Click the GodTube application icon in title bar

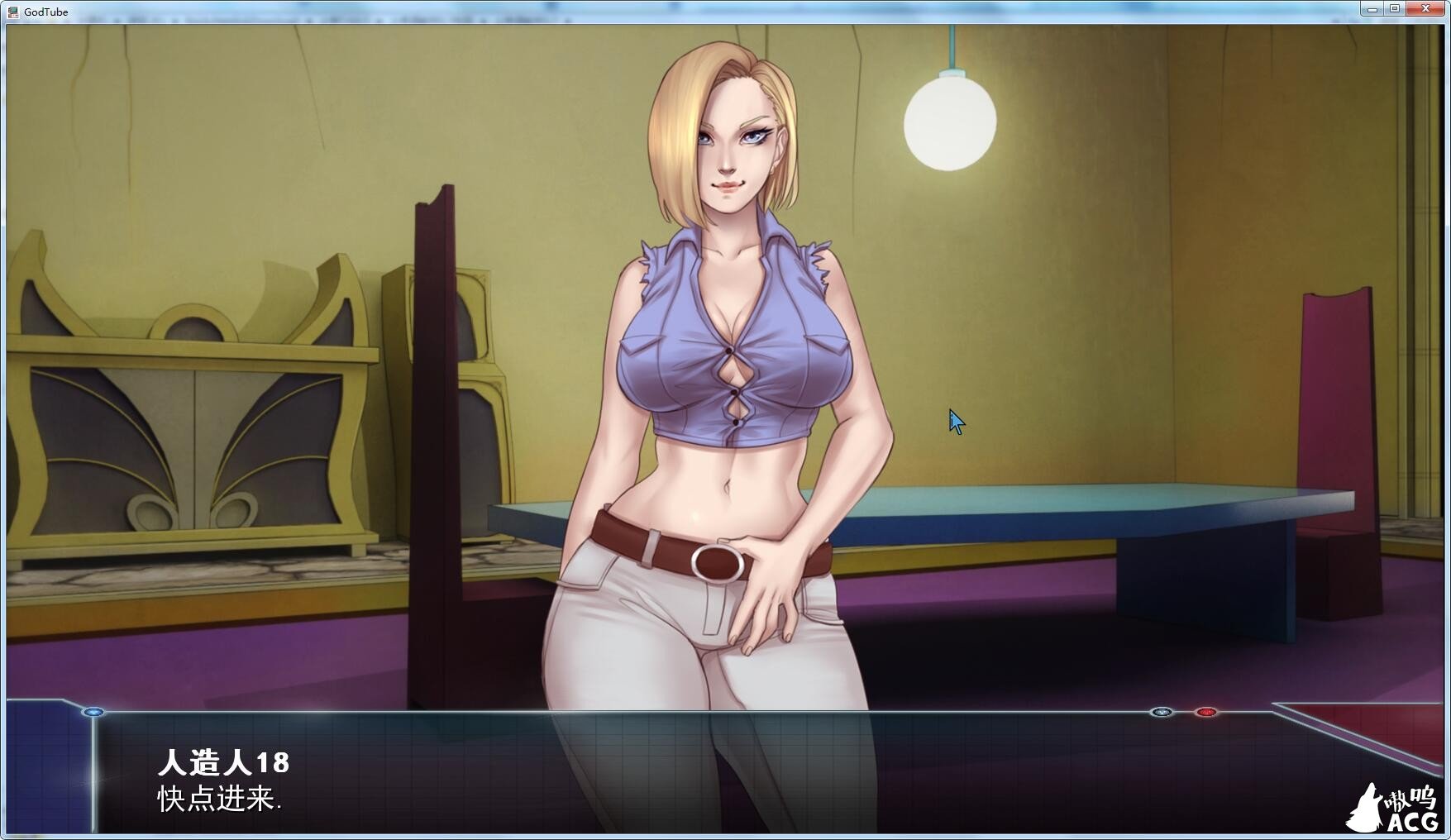(14, 11)
